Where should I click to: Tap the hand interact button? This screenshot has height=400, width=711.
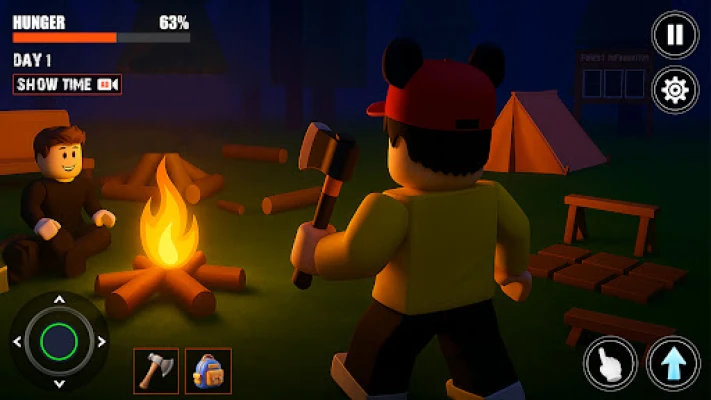(610, 362)
